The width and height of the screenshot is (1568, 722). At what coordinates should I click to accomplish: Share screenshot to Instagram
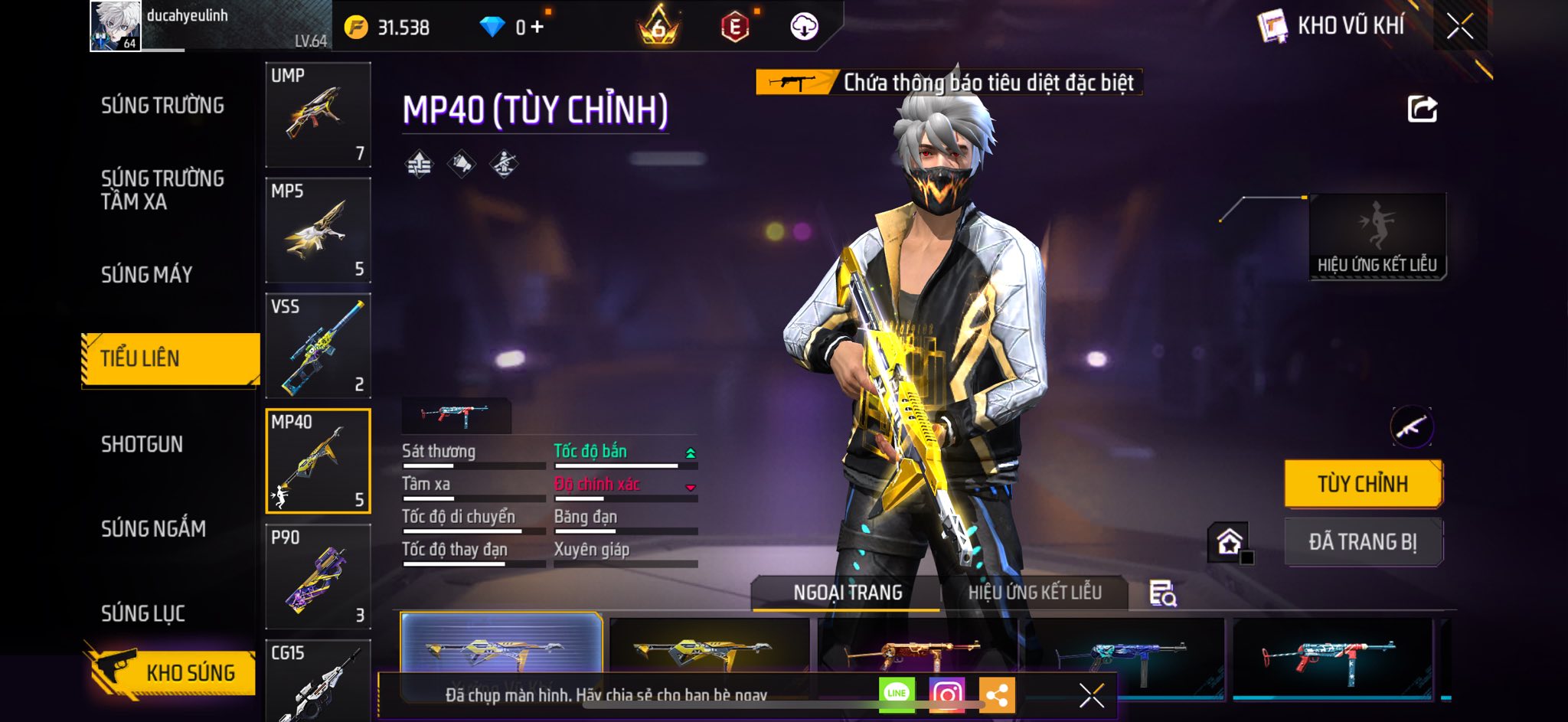click(x=947, y=694)
